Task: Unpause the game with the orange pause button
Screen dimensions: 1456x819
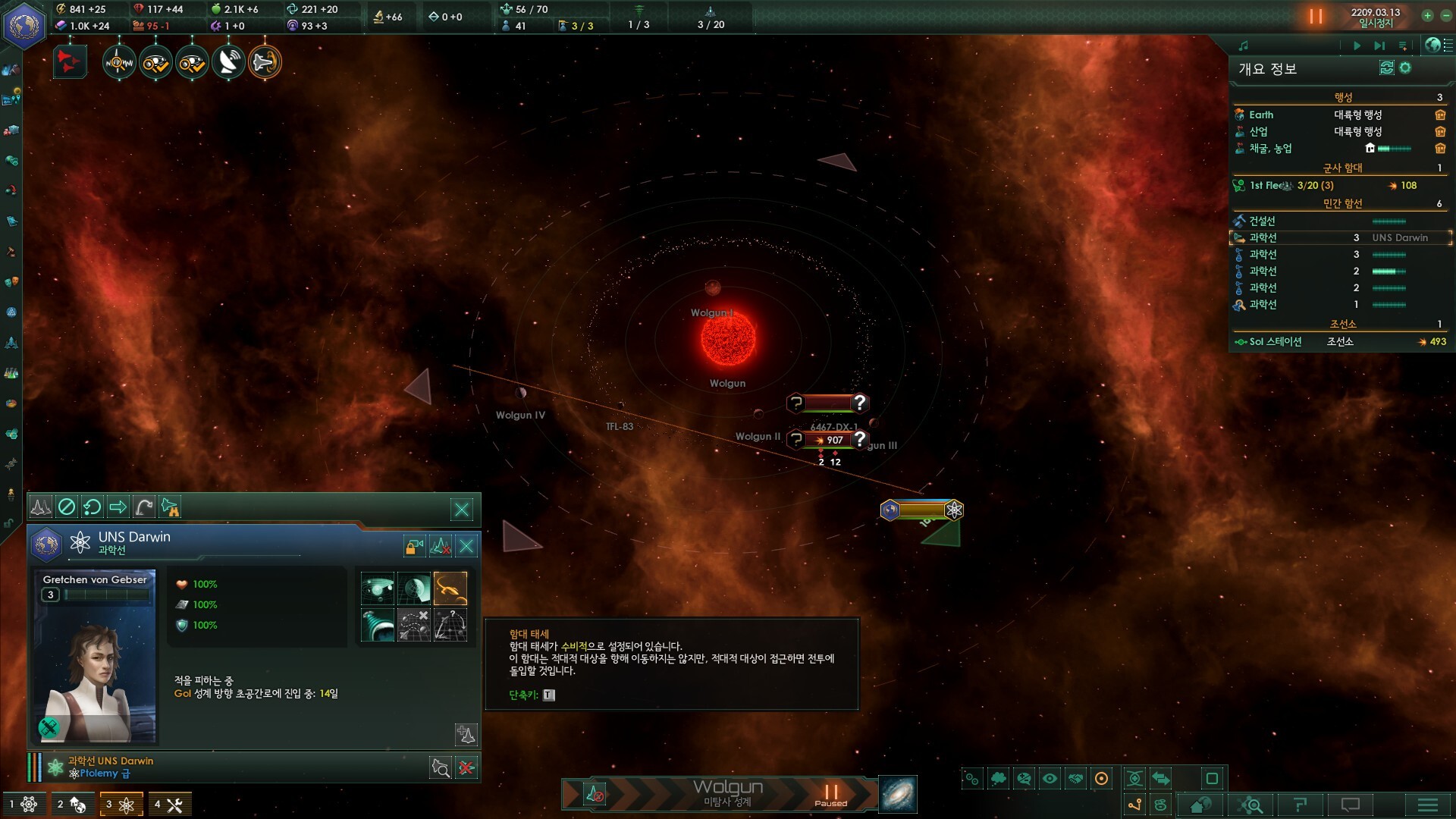Action: [1316, 16]
